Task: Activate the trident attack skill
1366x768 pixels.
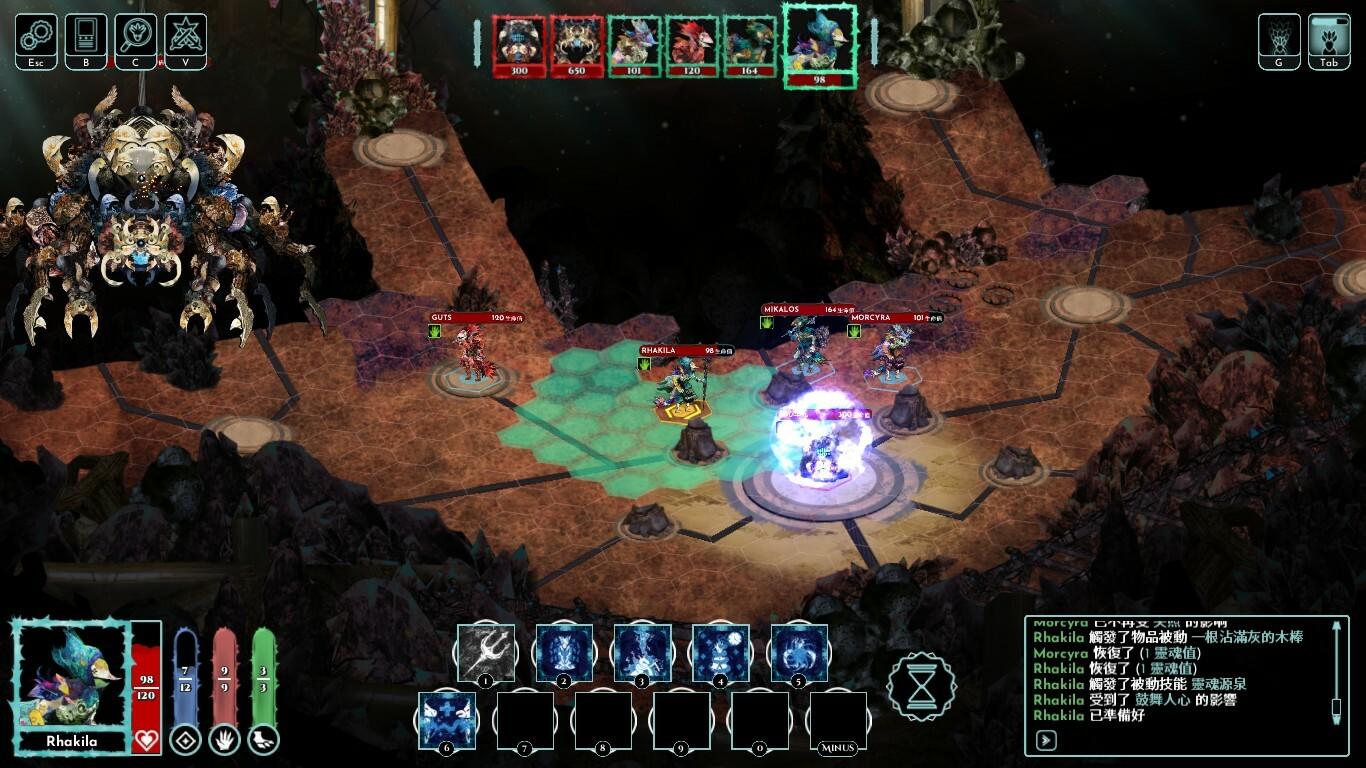Action: pos(486,652)
